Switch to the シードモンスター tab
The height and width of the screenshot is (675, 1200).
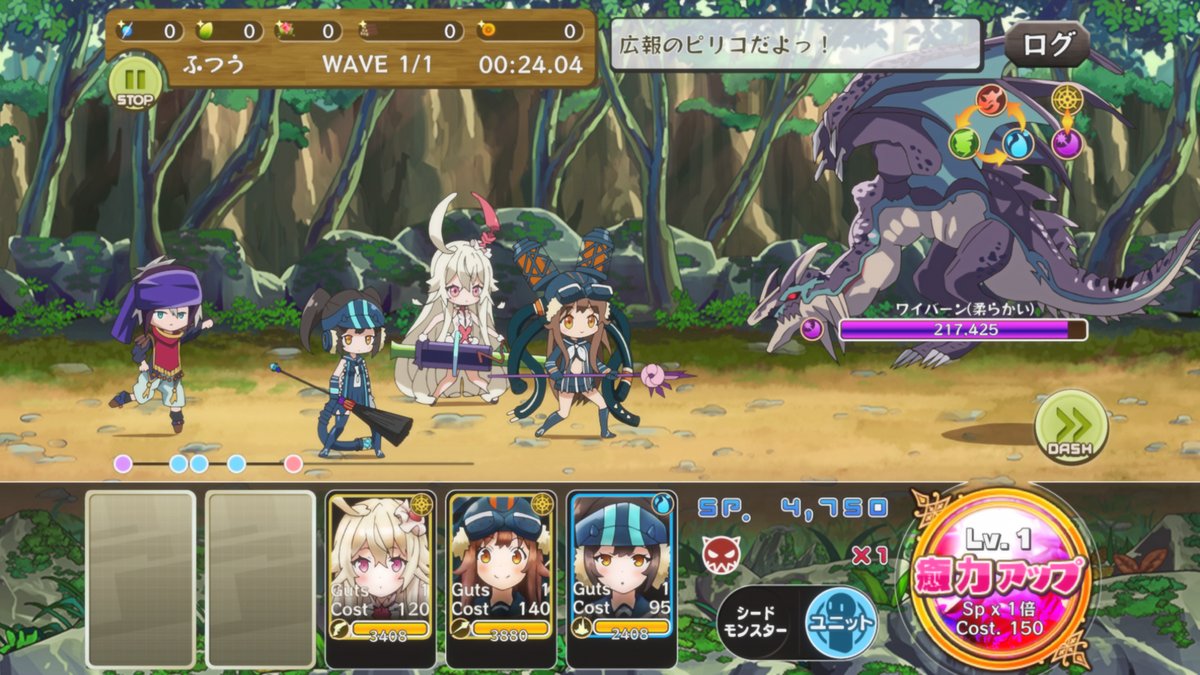pyautogui.click(x=759, y=623)
